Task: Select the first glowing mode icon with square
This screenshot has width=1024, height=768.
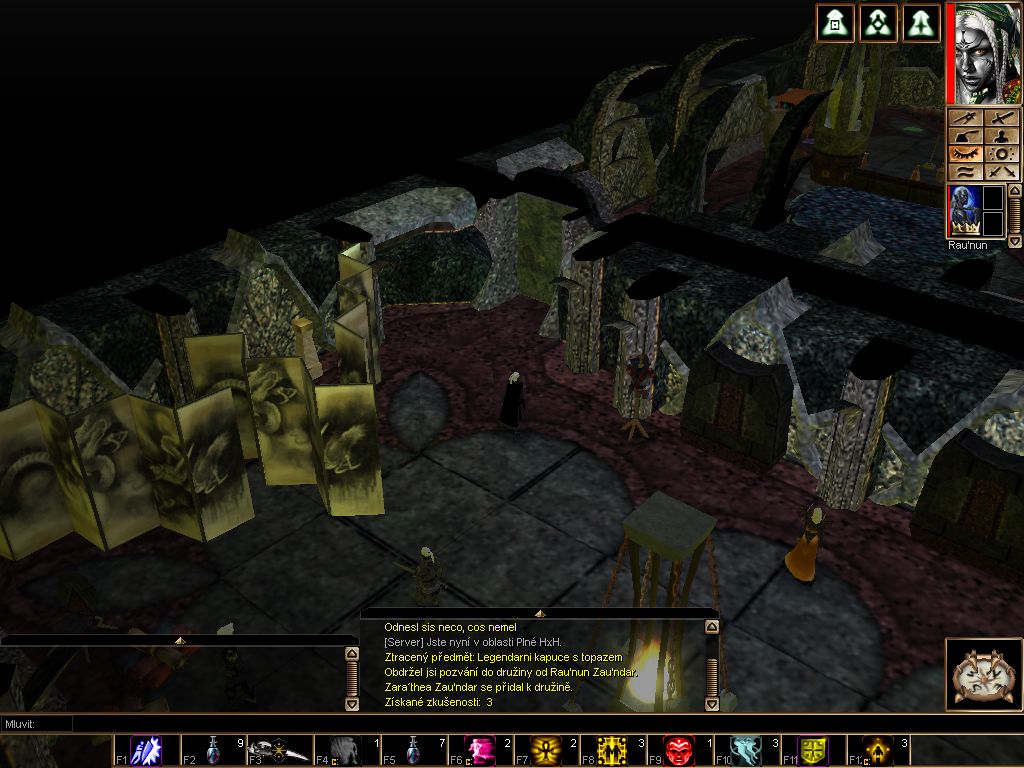Action: [834, 22]
